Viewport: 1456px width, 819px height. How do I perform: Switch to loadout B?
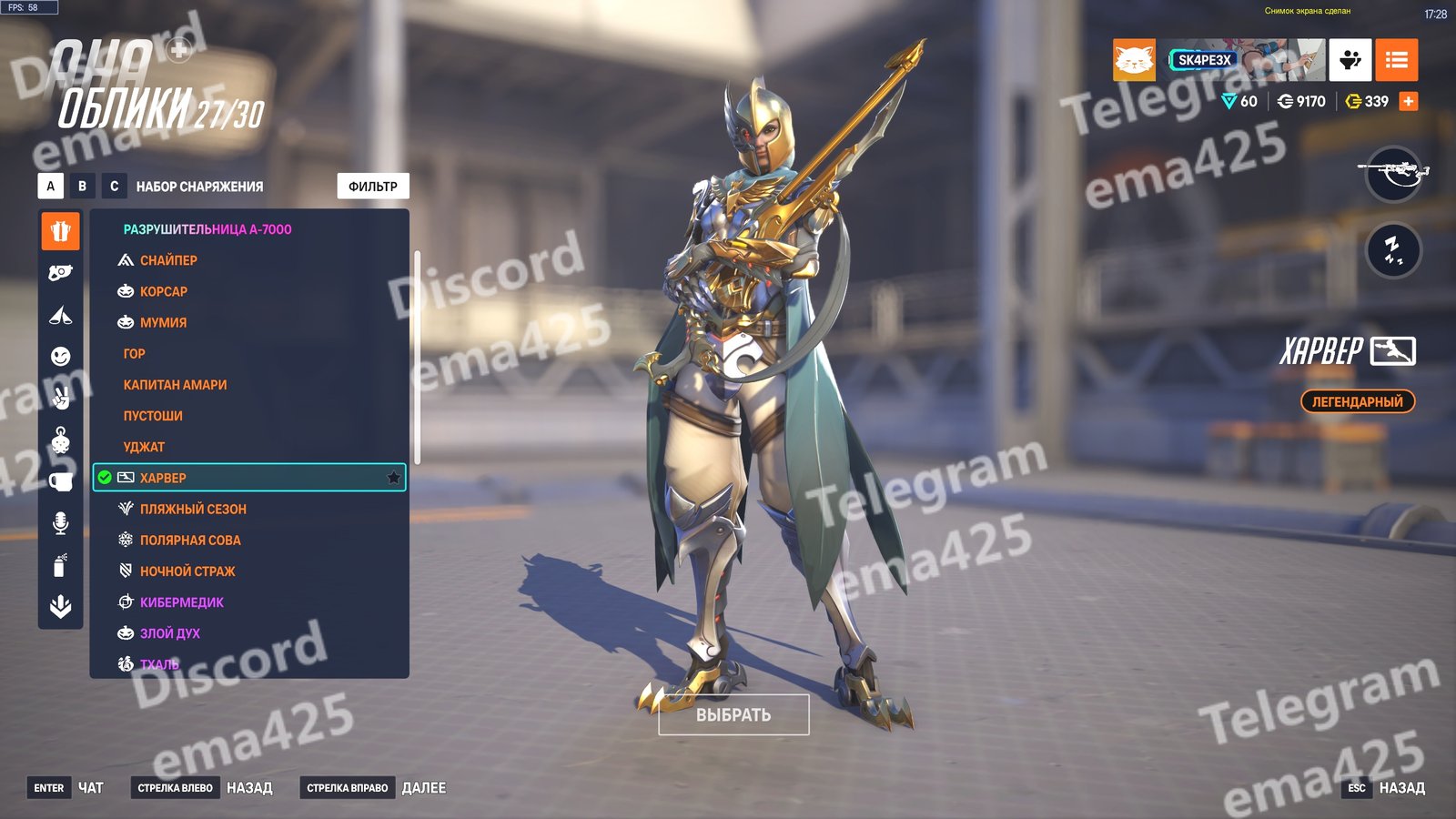pyautogui.click(x=82, y=186)
